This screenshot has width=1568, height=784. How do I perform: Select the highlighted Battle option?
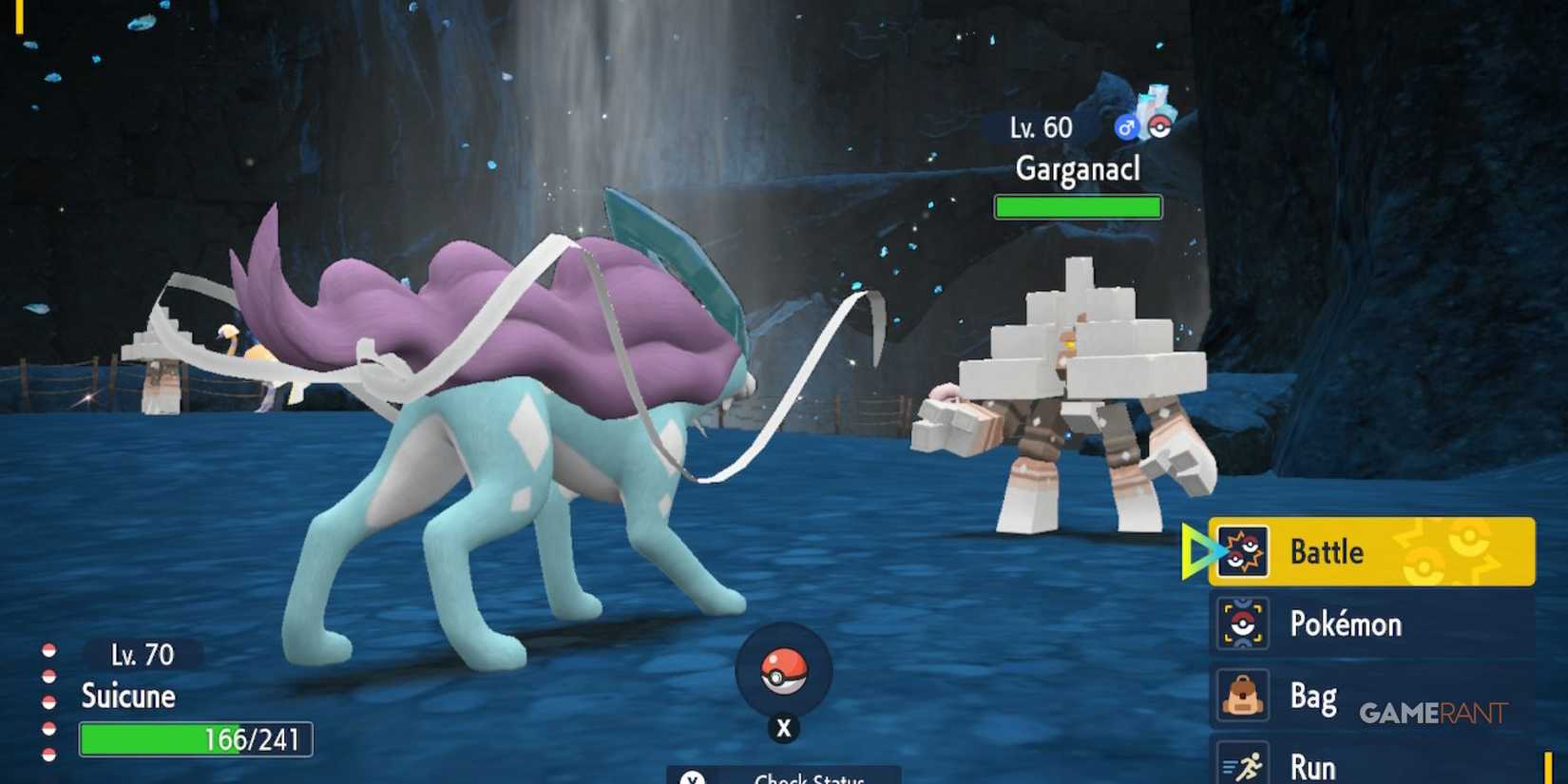click(1330, 551)
